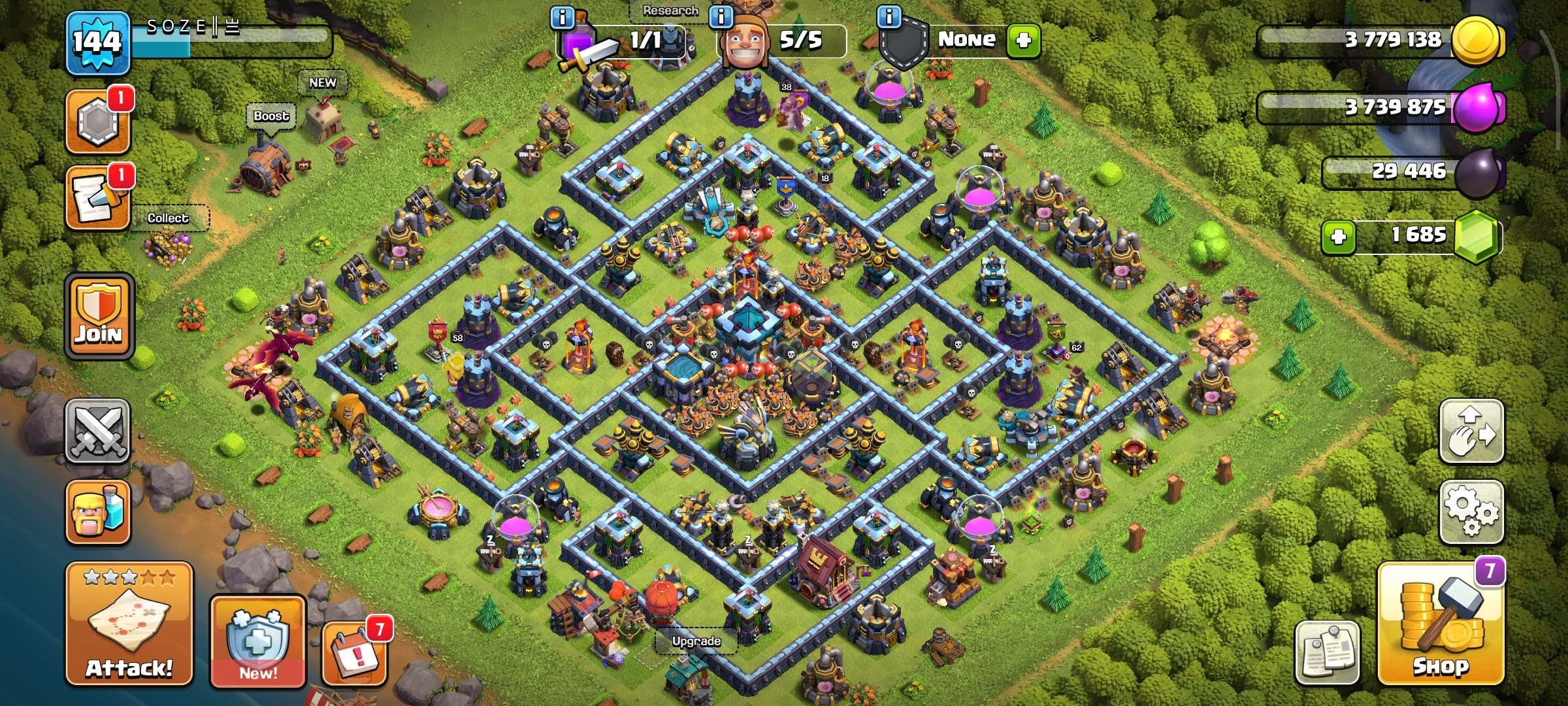Add a shield with the green plus

pos(1023,41)
